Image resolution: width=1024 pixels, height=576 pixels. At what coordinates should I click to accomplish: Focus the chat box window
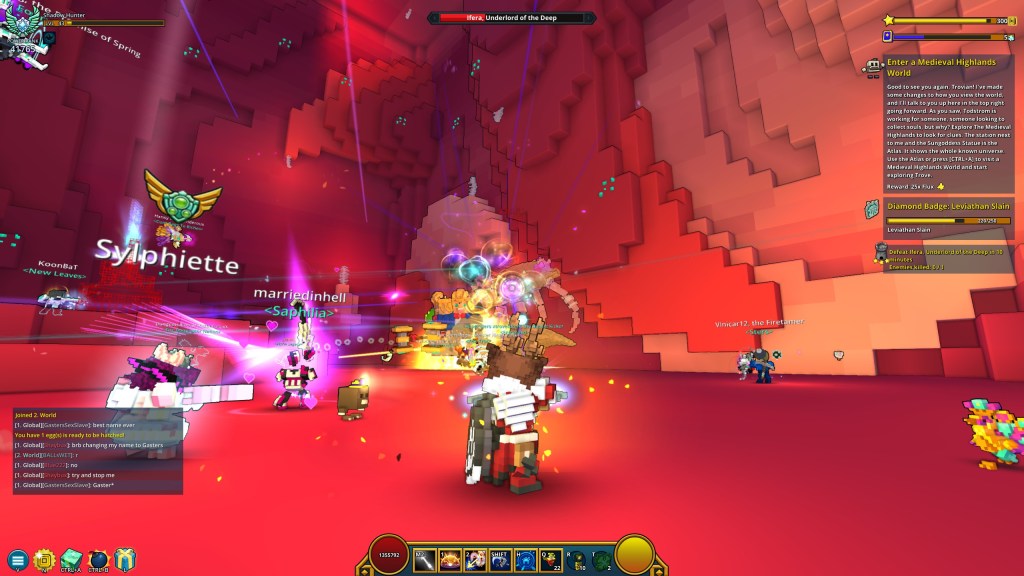pos(97,451)
